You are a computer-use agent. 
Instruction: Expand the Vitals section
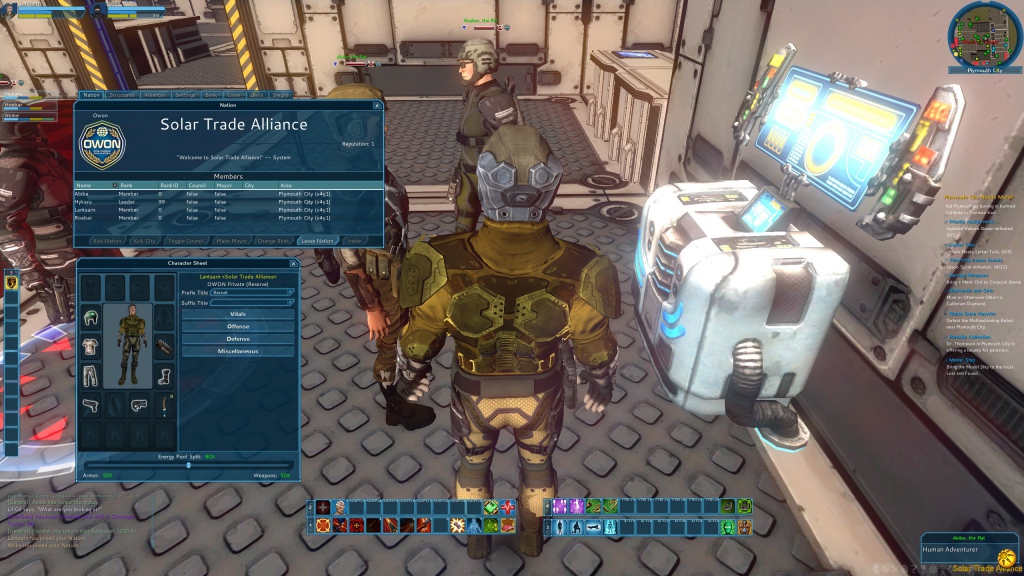(238, 314)
